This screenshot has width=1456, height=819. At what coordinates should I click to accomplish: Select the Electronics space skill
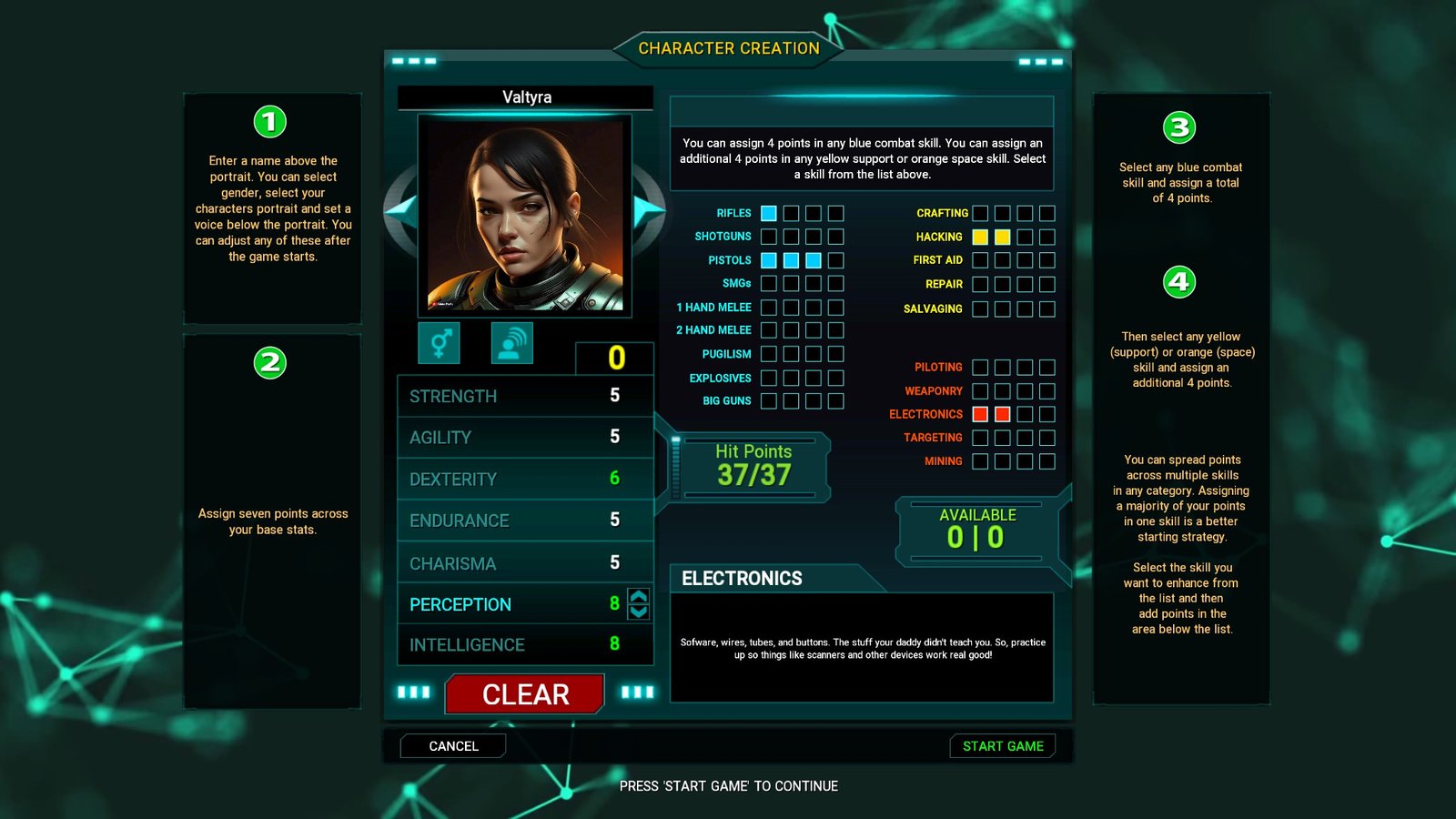click(925, 414)
